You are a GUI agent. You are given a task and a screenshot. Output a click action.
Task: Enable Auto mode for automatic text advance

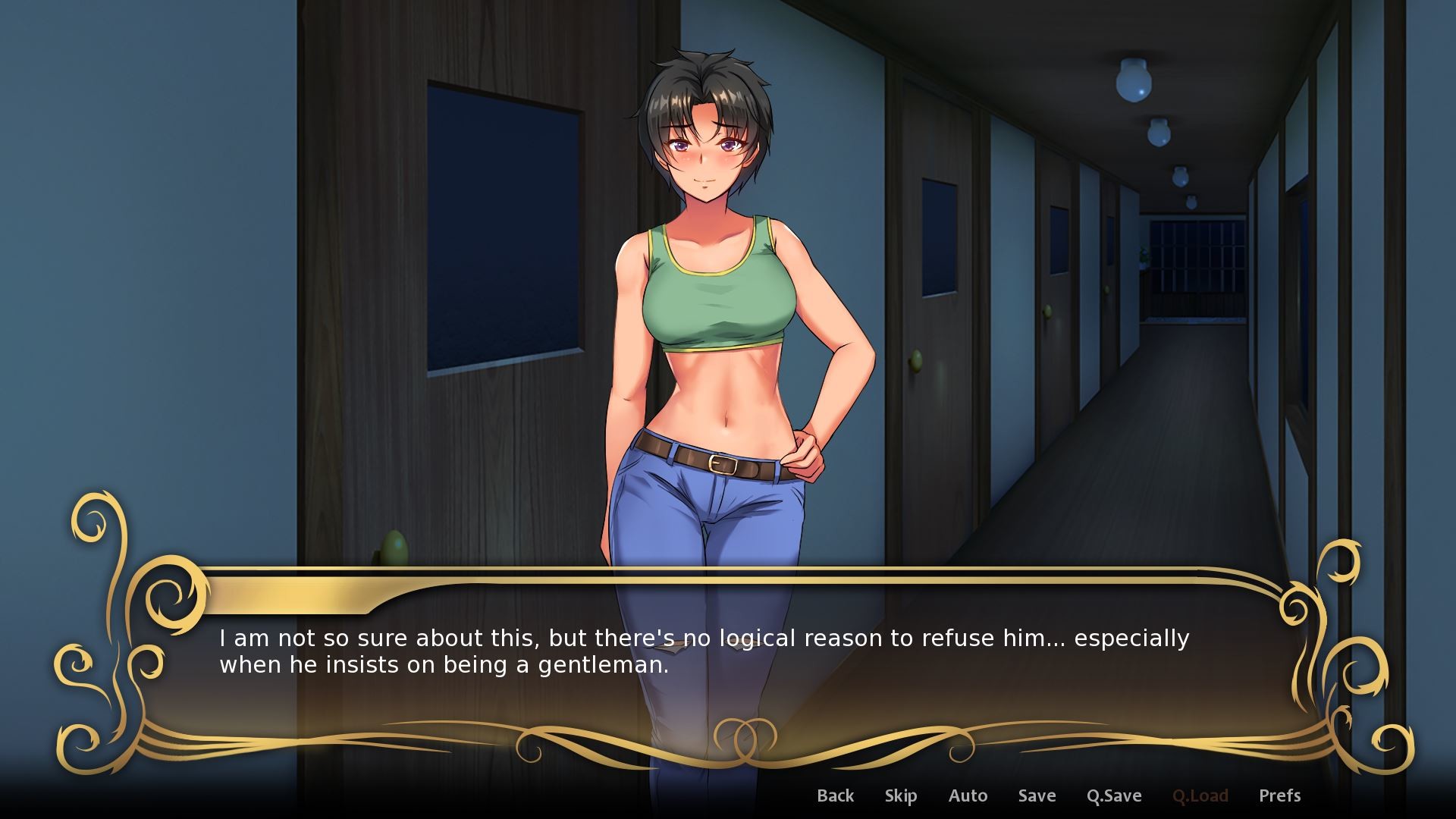click(968, 795)
